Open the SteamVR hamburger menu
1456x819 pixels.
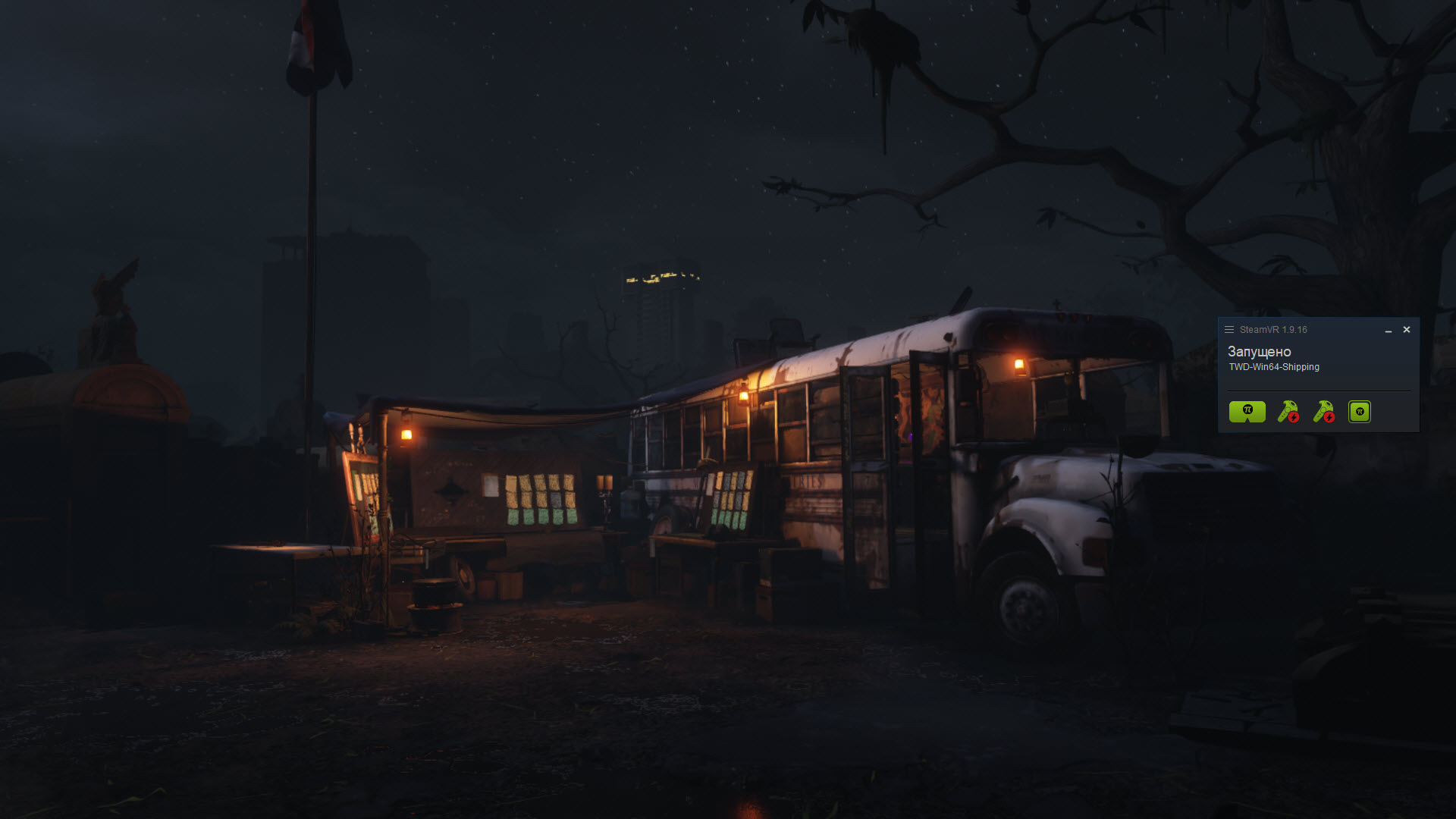coord(1229,330)
